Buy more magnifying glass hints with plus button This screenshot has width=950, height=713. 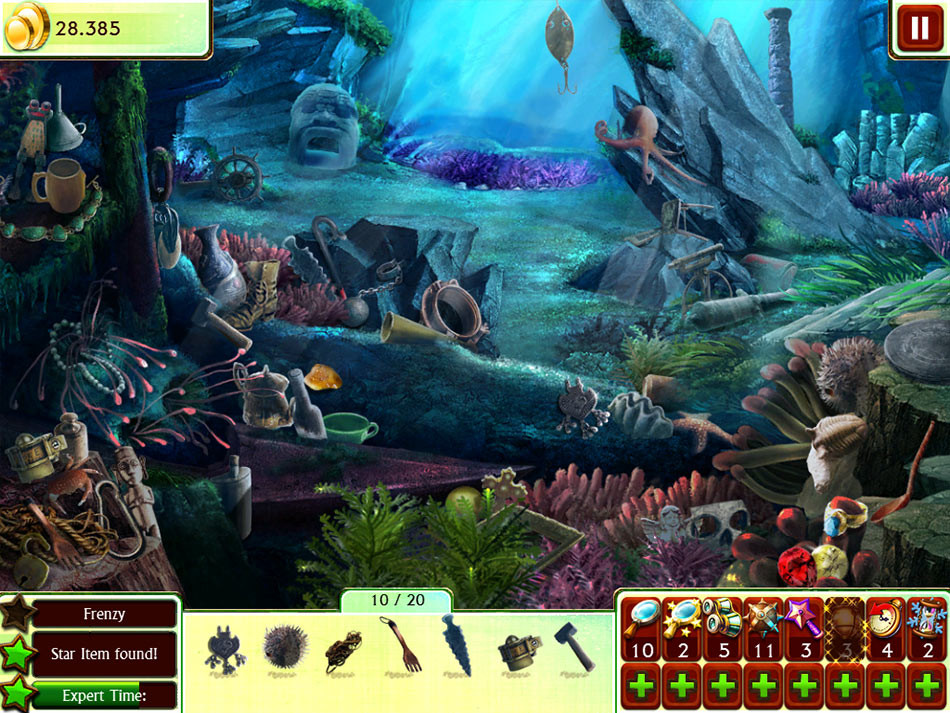coord(643,687)
